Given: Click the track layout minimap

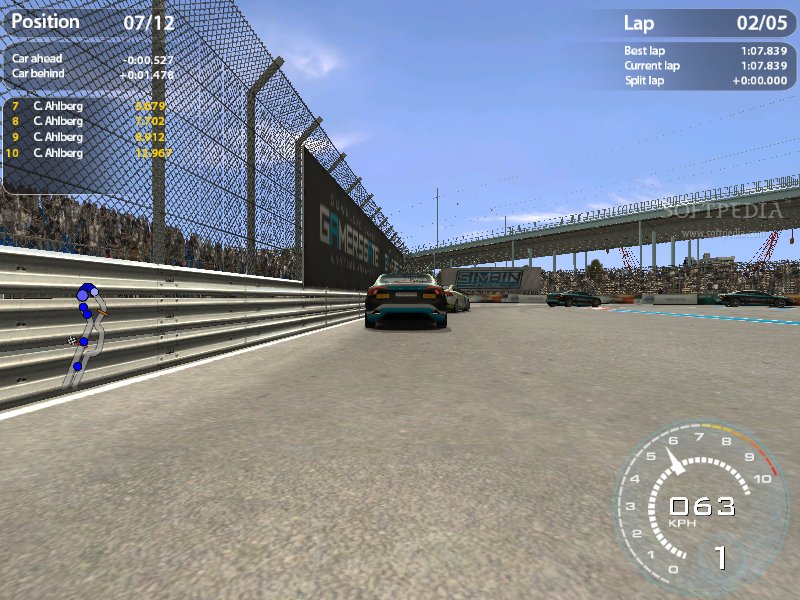Looking at the screenshot, I should point(84,335).
